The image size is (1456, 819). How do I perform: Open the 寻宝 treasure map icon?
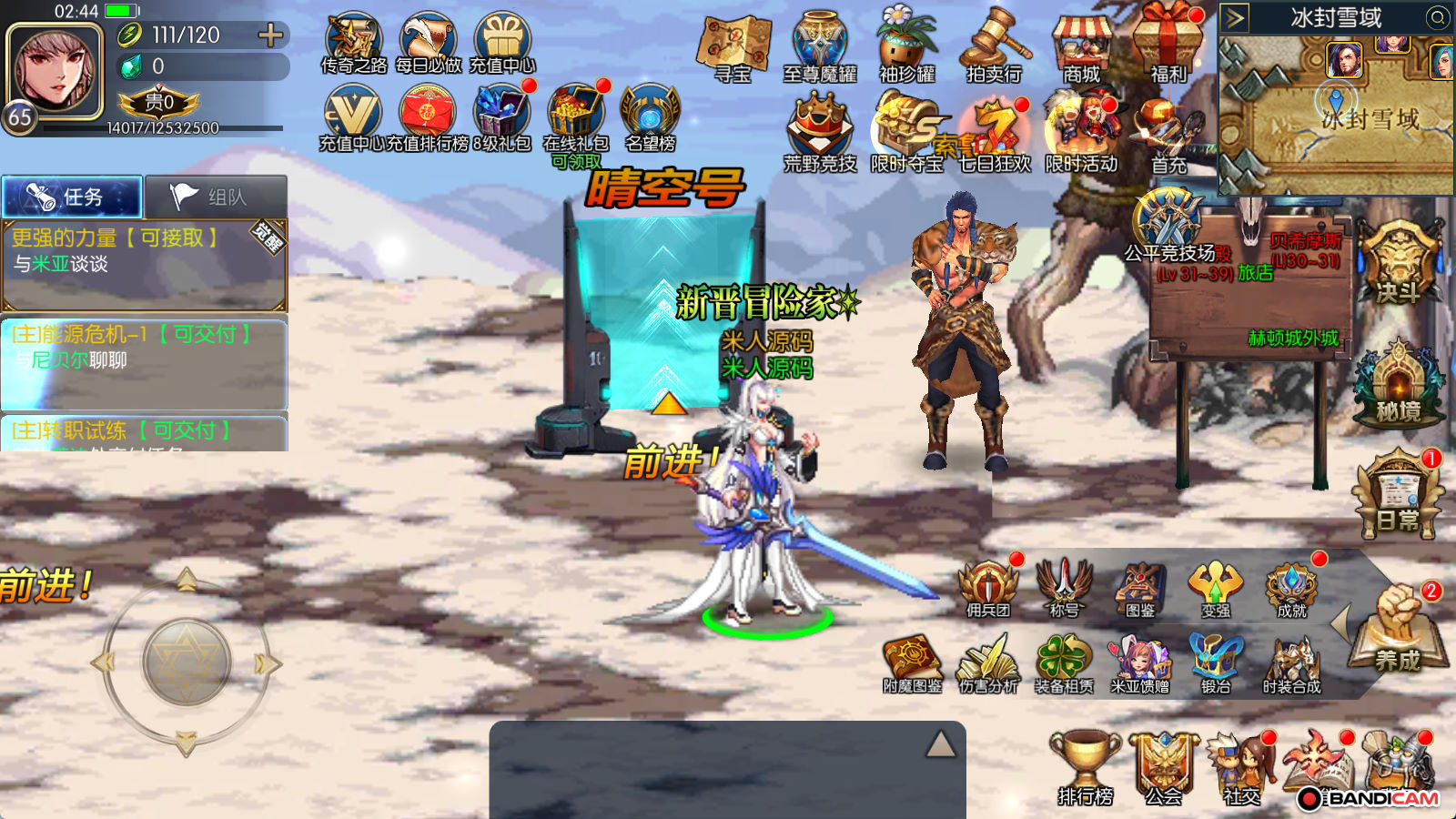733,49
